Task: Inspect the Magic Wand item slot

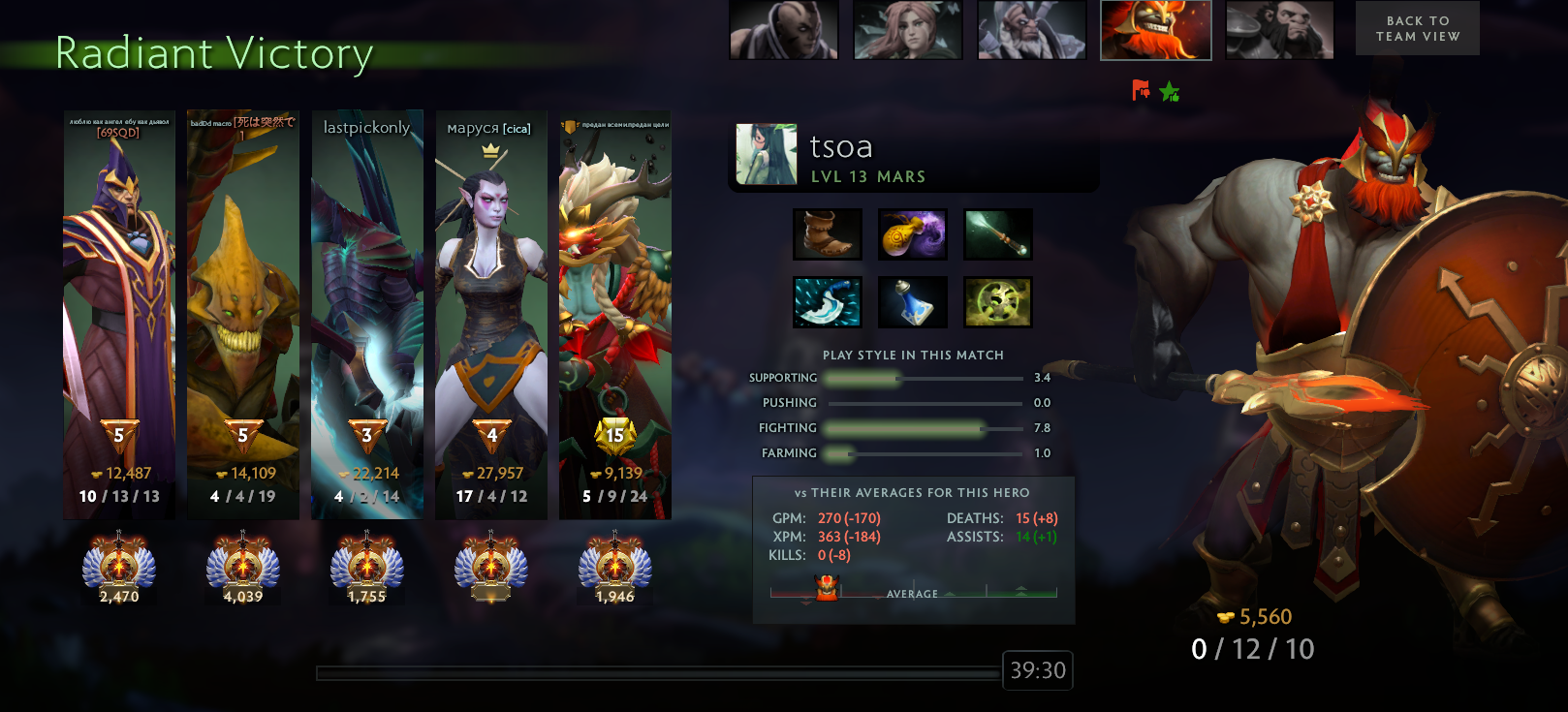Action: [x=997, y=234]
